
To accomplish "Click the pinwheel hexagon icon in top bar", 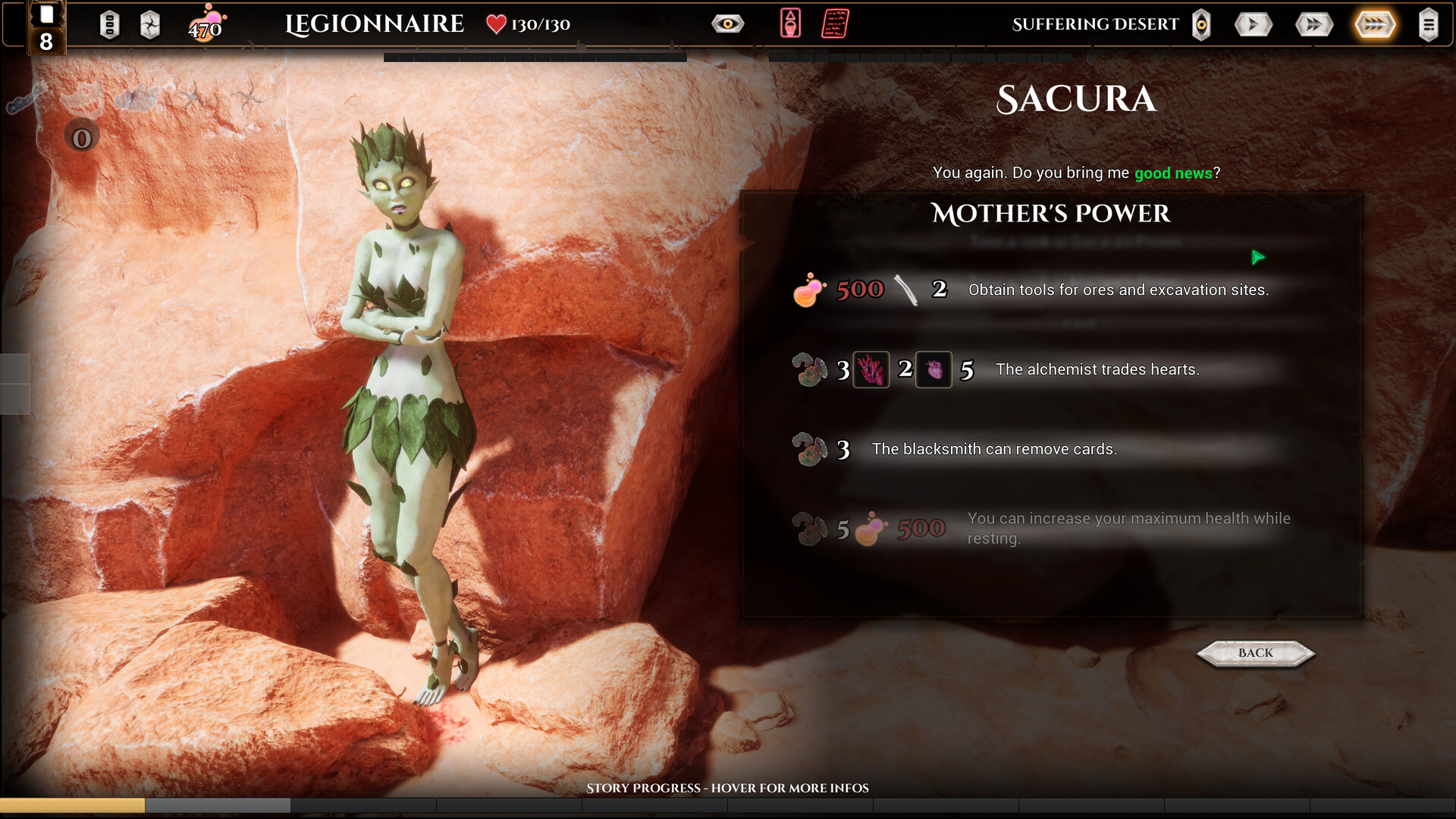I will 150,25.
